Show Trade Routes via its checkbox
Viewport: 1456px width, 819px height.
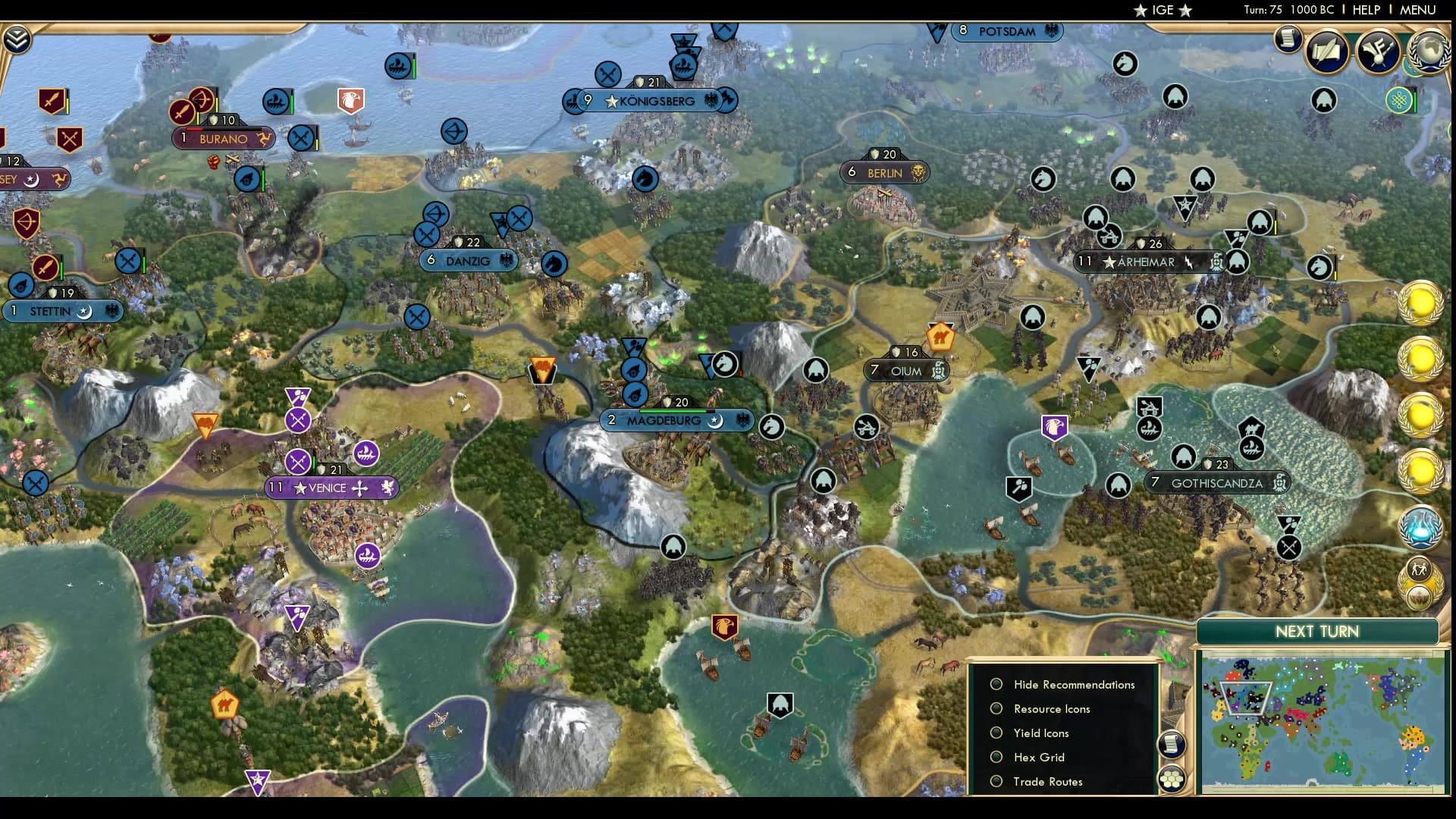point(996,781)
